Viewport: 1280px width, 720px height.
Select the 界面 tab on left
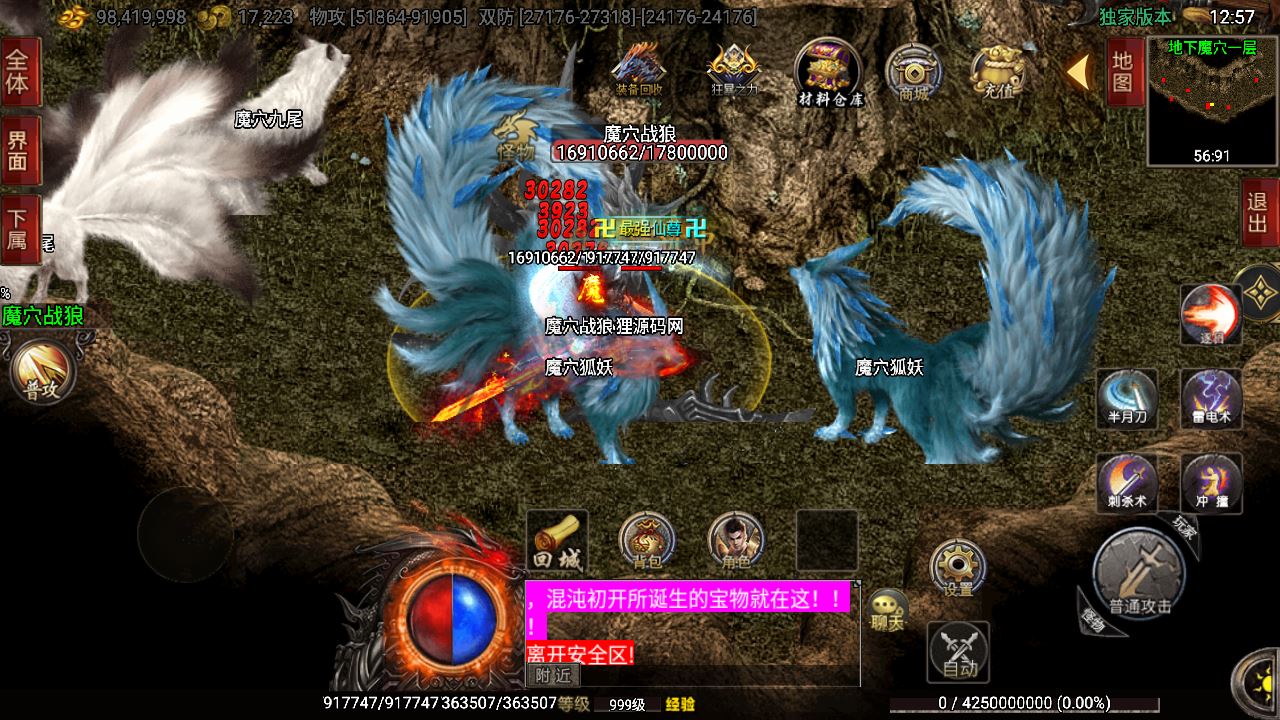point(19,150)
